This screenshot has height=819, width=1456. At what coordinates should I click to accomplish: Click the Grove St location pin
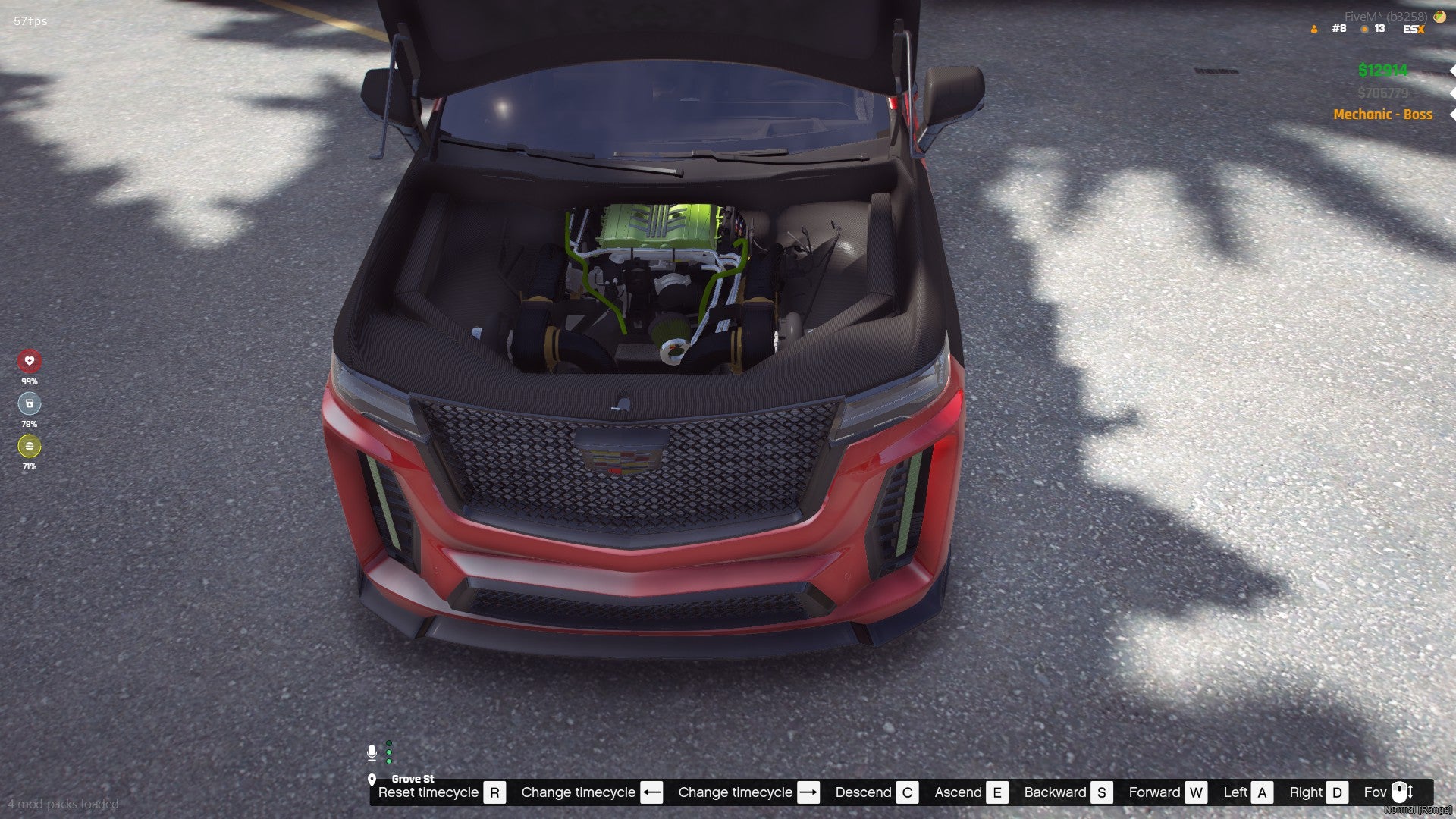(372, 780)
